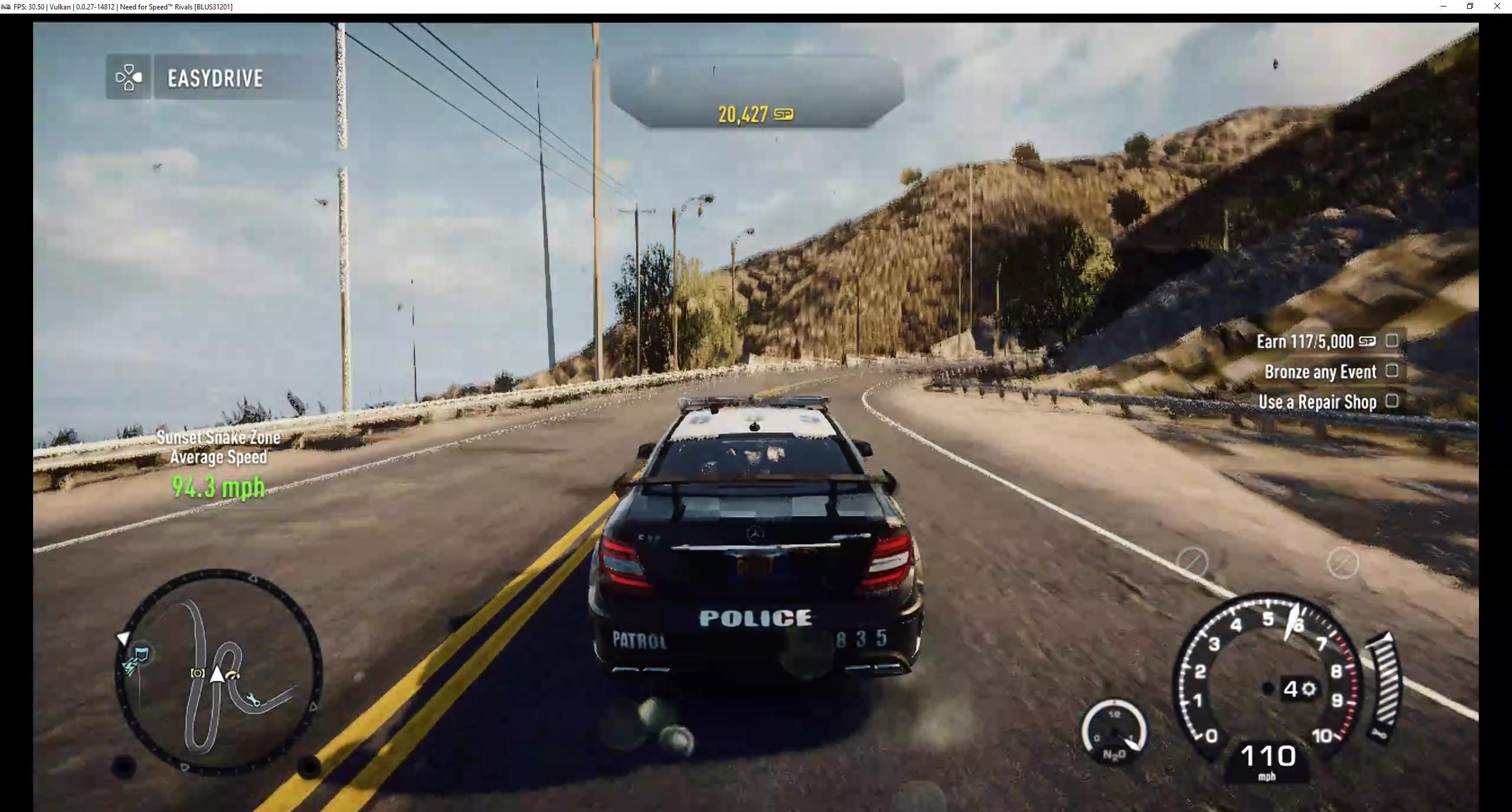The height and width of the screenshot is (812, 1512).
Task: Check the Earn 117/5,000 SP objective box
Action: (x=1391, y=341)
